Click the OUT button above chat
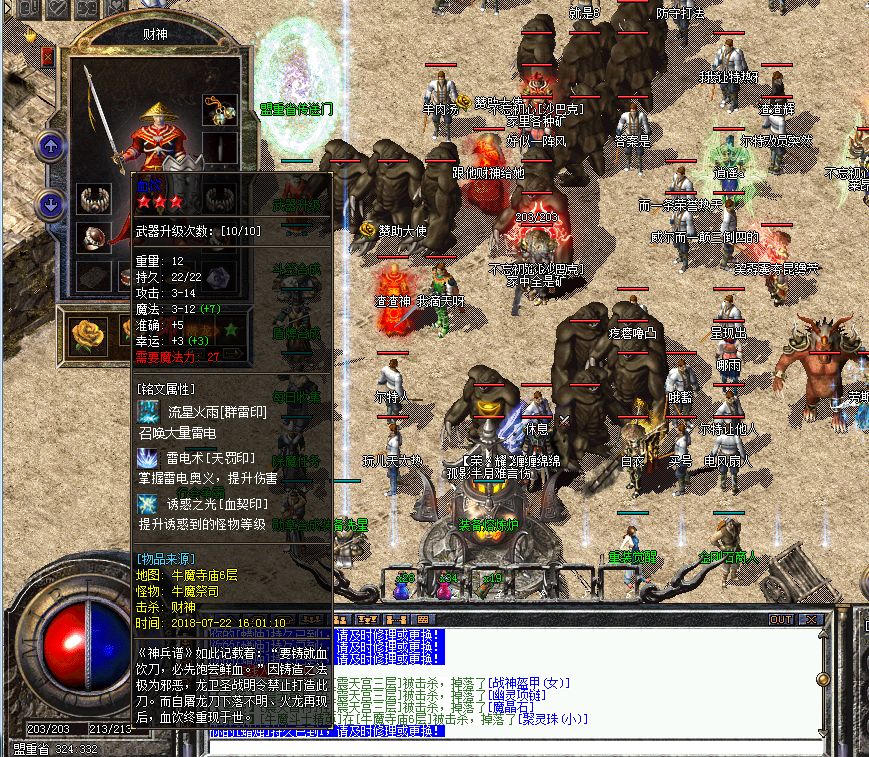 tap(782, 620)
